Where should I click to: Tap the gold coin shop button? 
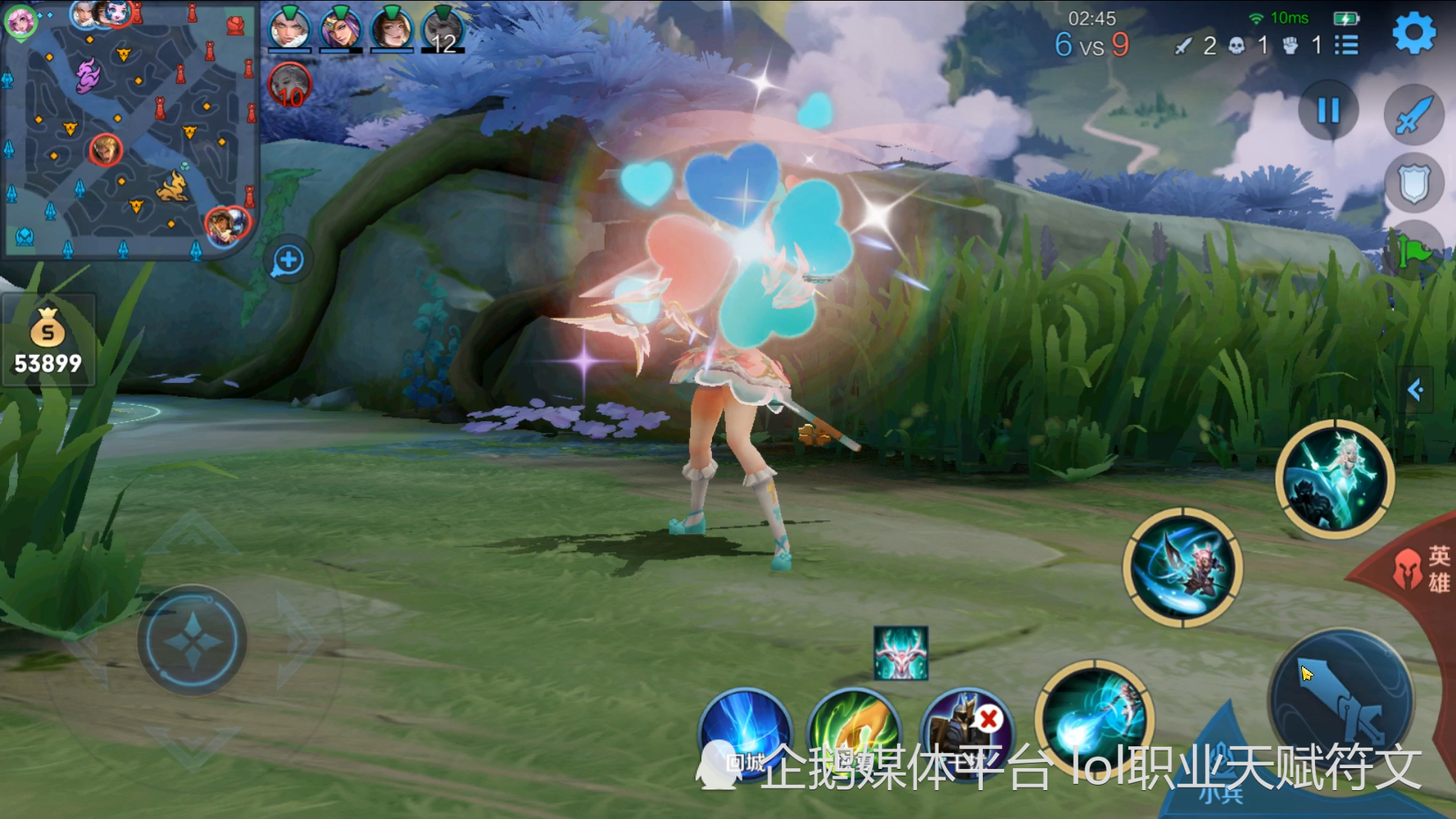[x=48, y=340]
